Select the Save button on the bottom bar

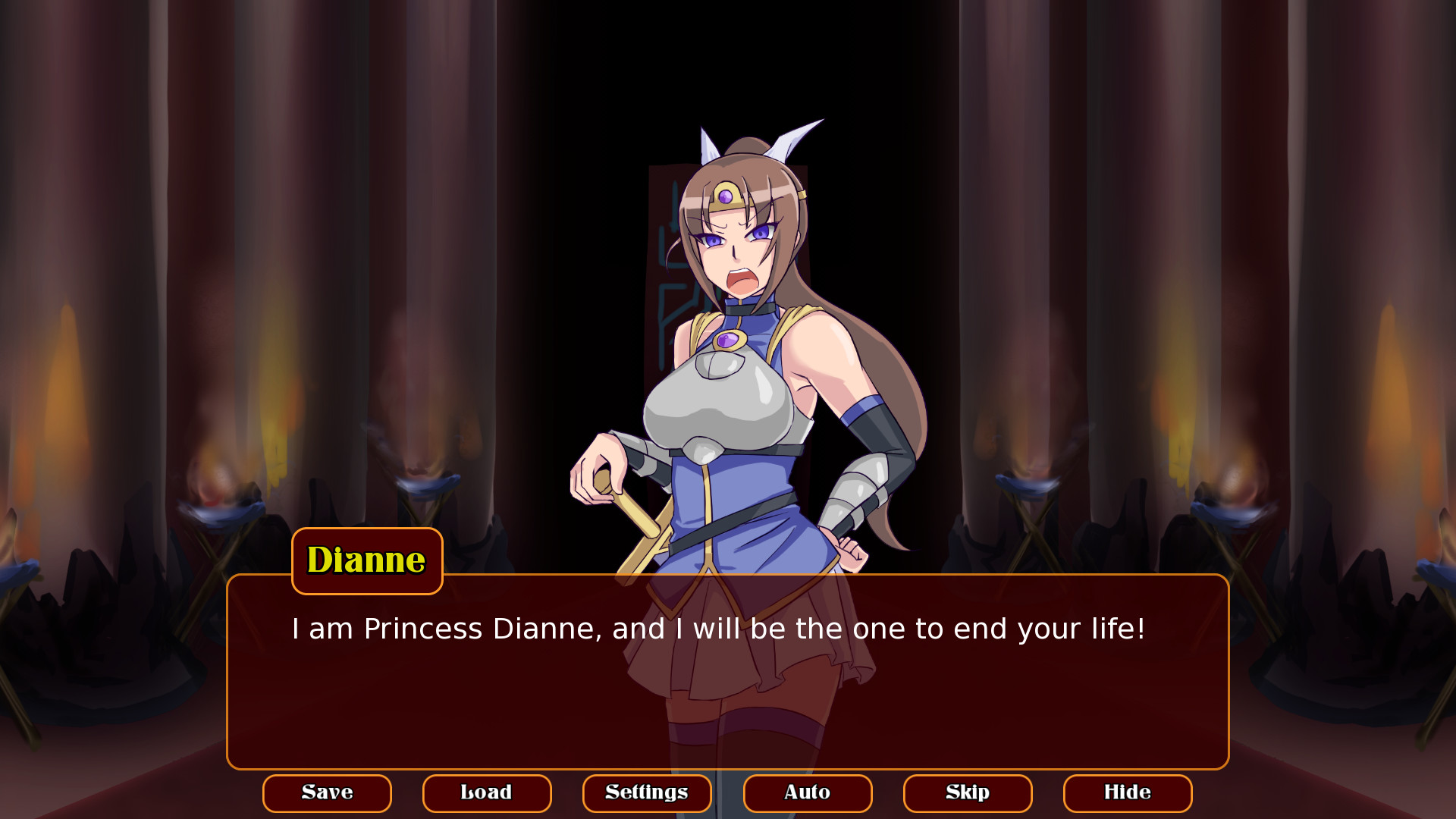327,792
